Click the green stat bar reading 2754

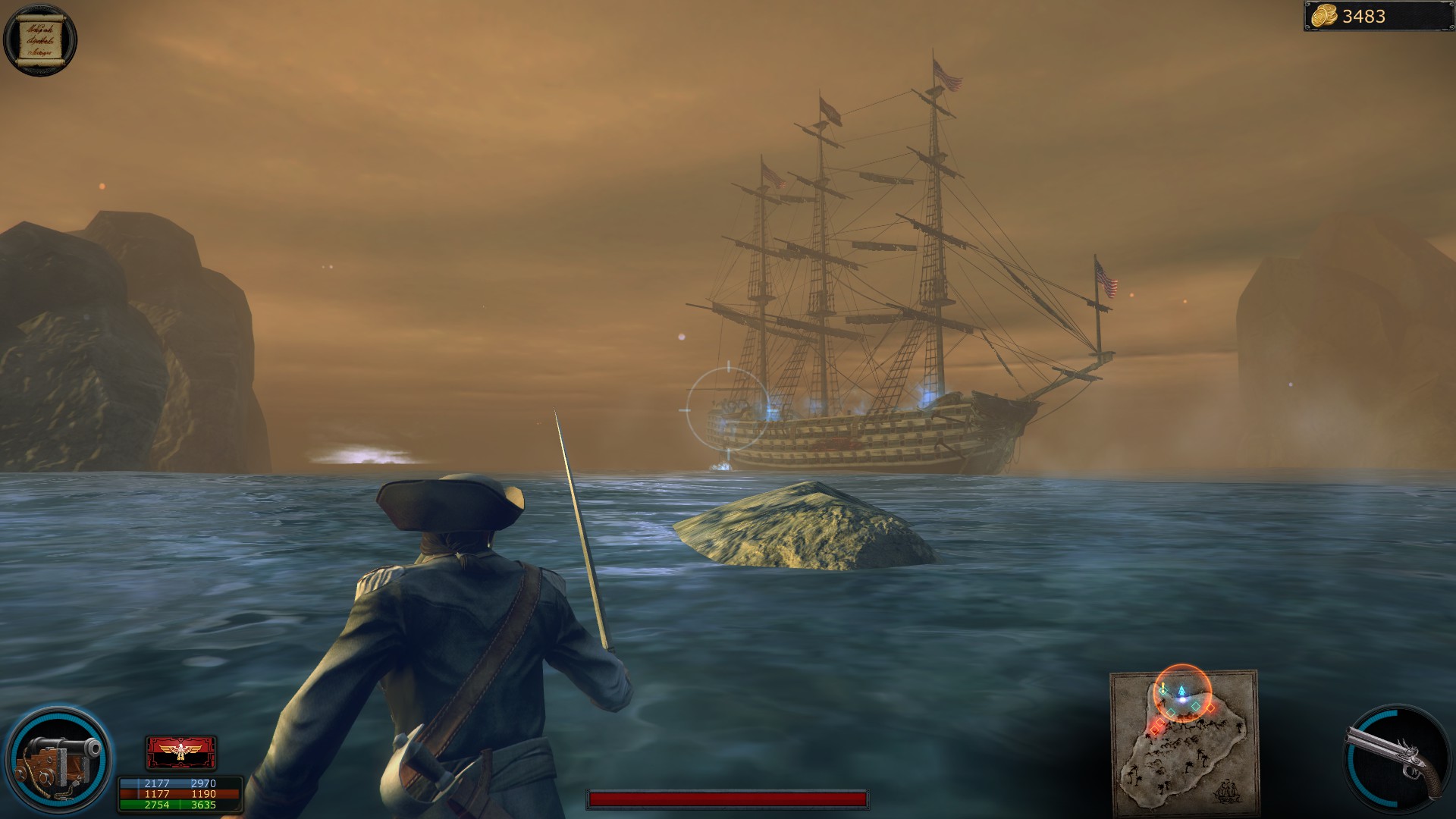click(x=157, y=805)
